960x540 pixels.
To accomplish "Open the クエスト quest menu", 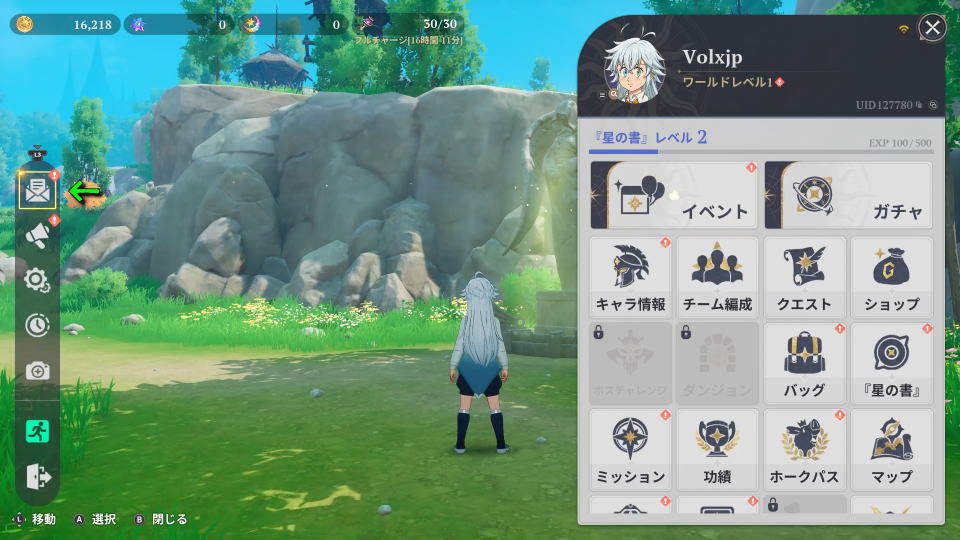I will pyautogui.click(x=804, y=277).
